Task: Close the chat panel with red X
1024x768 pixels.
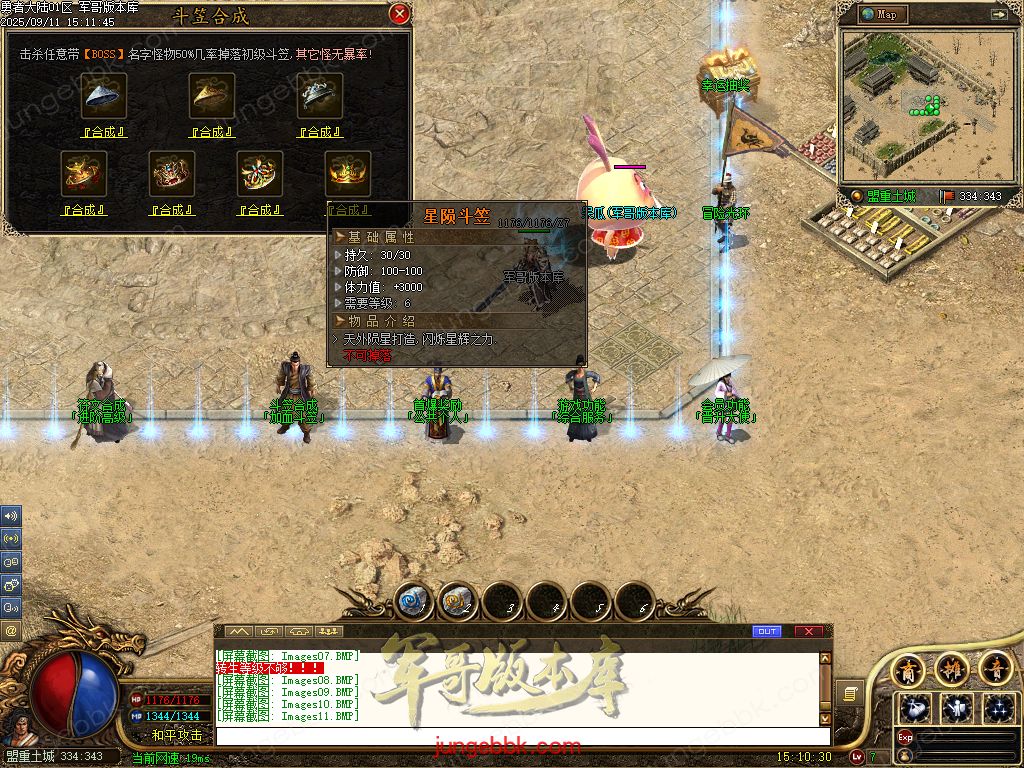Action: coord(808,632)
